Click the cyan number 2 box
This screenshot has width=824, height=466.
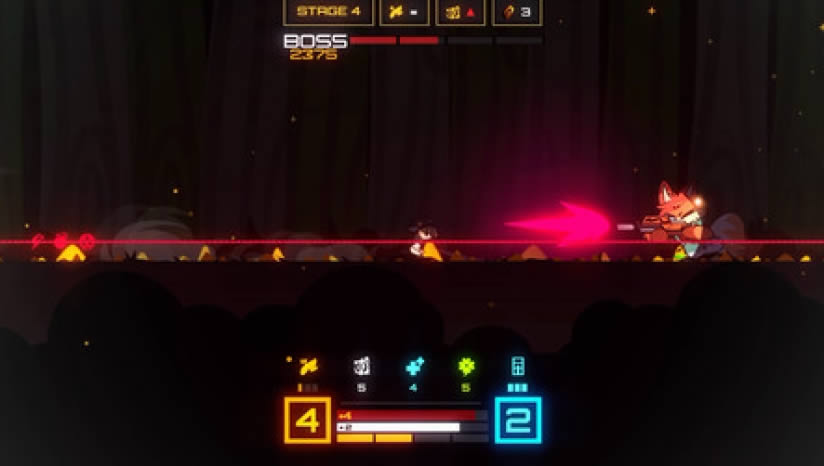point(518,420)
